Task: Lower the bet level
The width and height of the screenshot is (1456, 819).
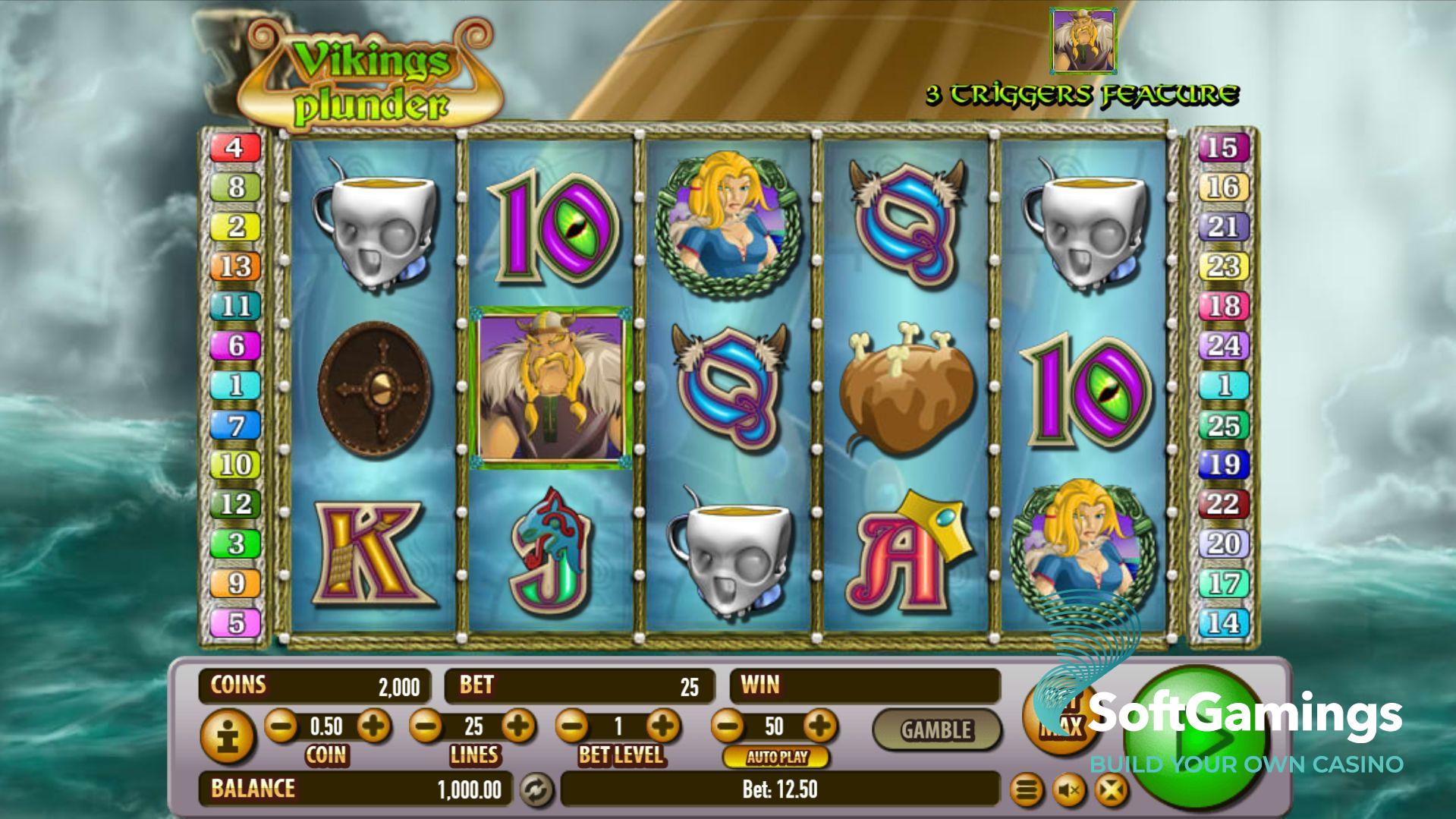Action: (573, 726)
